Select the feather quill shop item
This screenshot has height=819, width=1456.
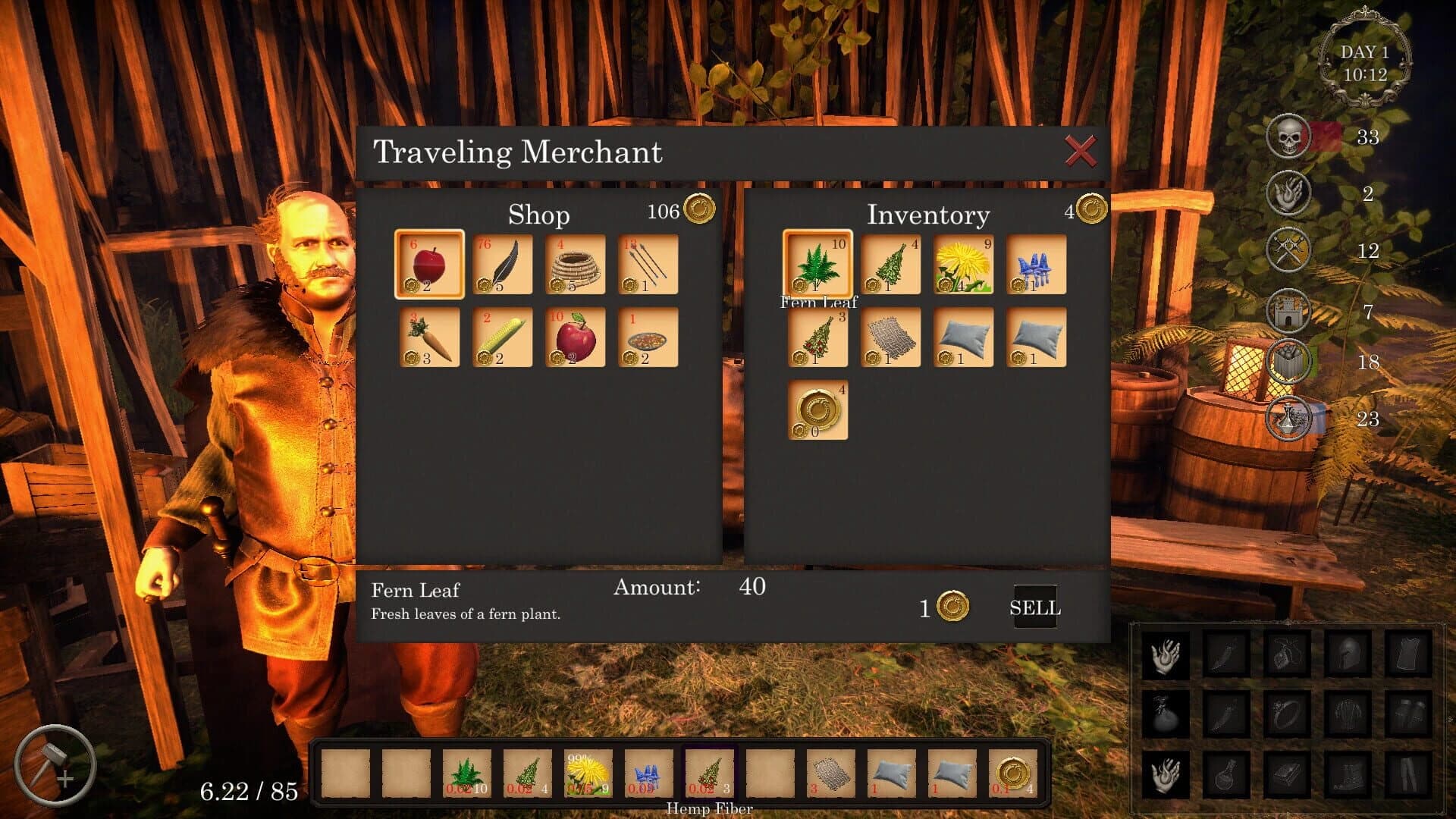pos(501,264)
